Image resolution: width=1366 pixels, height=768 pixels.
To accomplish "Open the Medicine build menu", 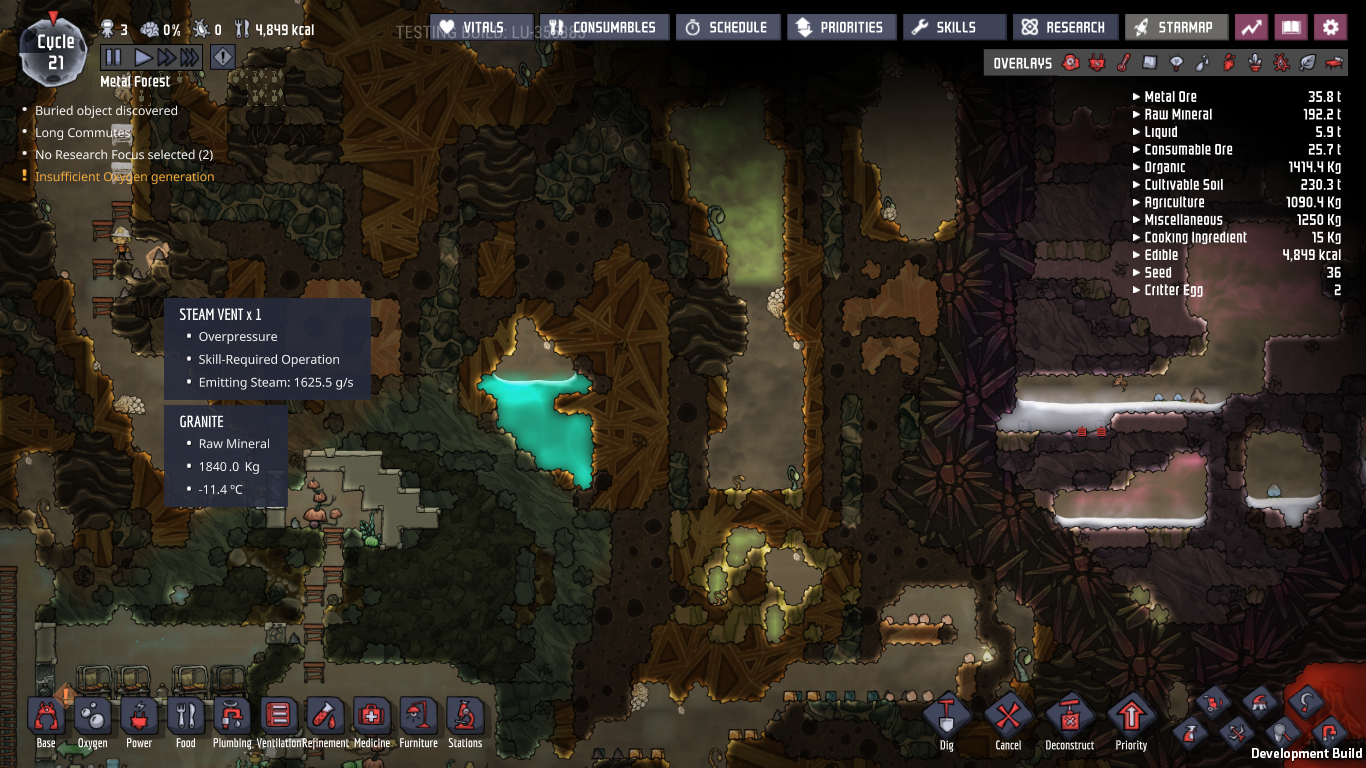I will click(x=372, y=716).
